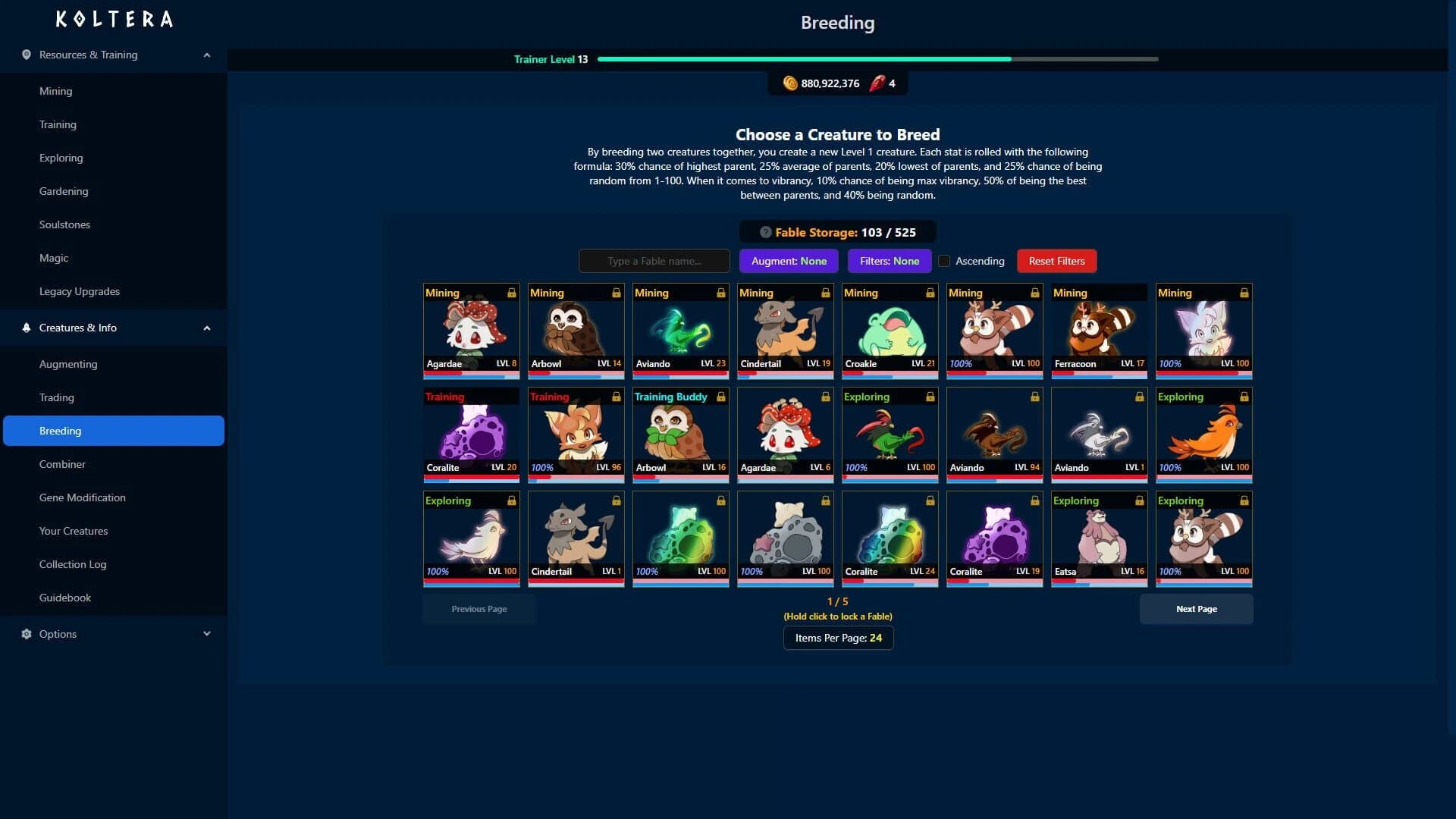Click the gold coin currency icon
The width and height of the screenshot is (1456, 819).
790,83
